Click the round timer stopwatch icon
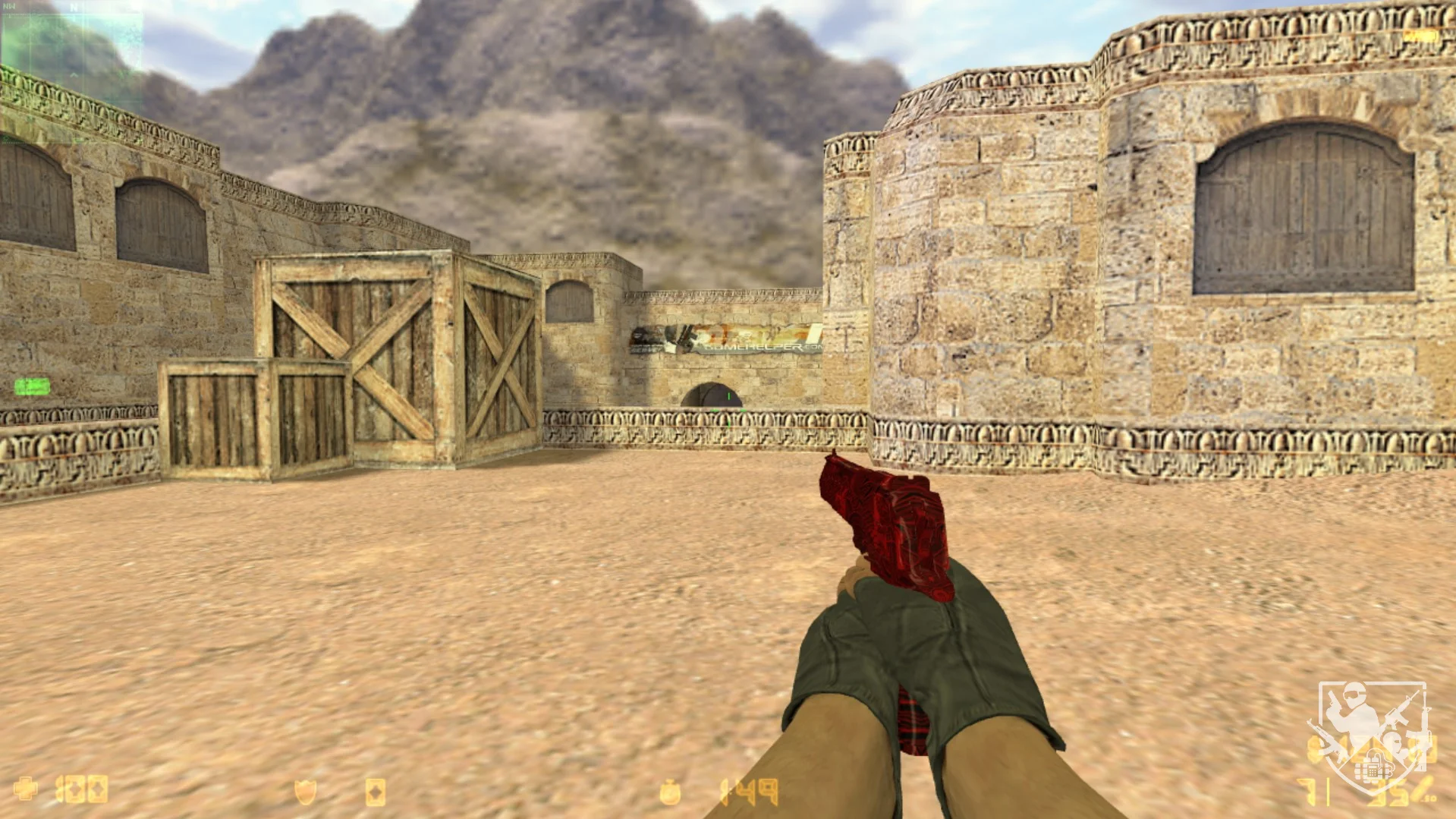 [x=670, y=792]
